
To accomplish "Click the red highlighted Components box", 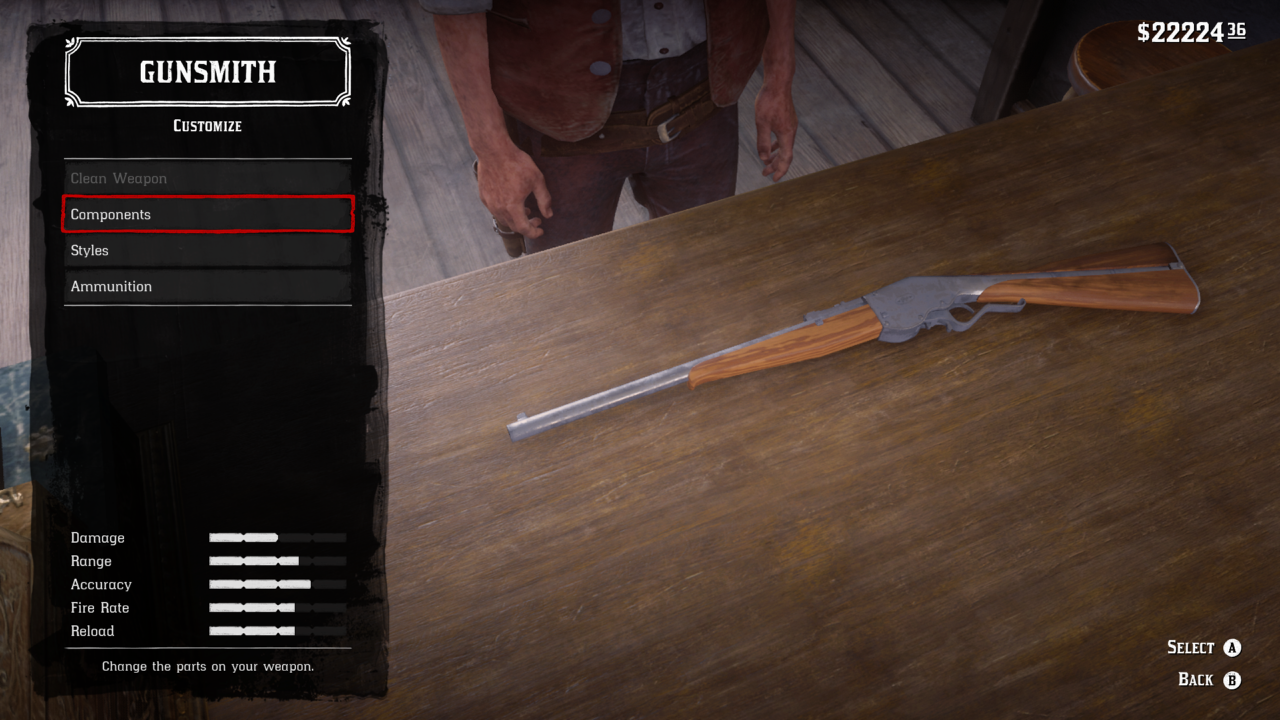I will click(x=207, y=214).
